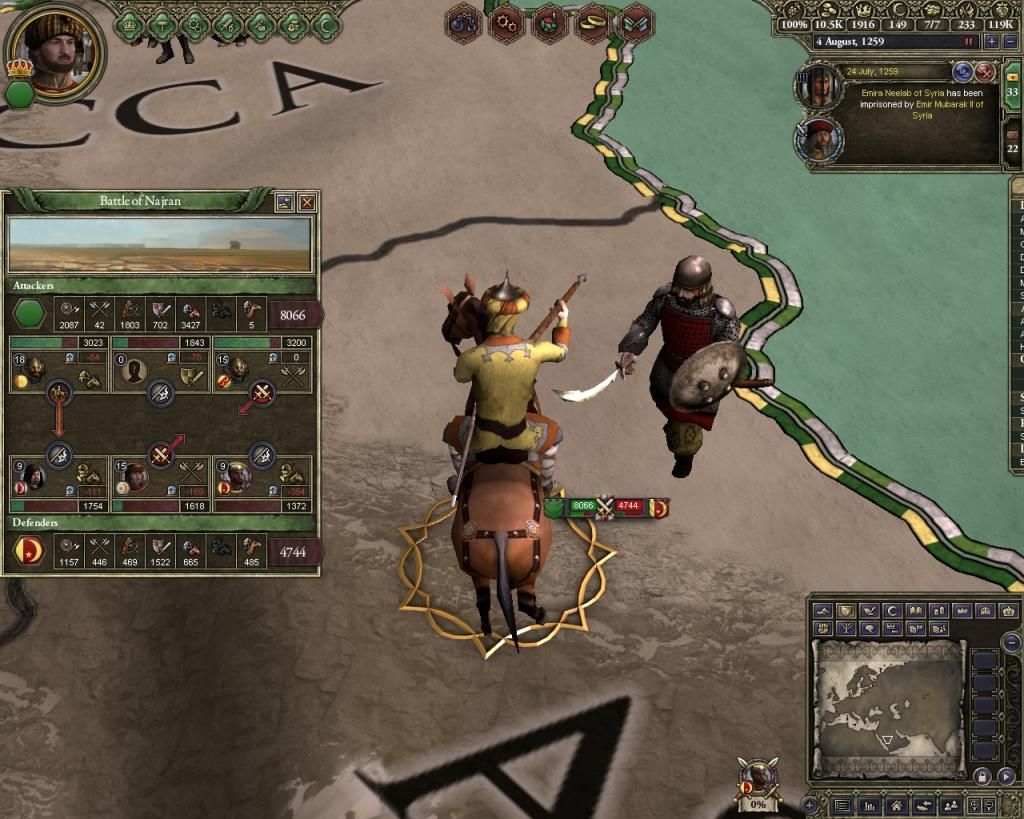
Task: Click the attacker's centre flank commander portrait
Action: 136,373
